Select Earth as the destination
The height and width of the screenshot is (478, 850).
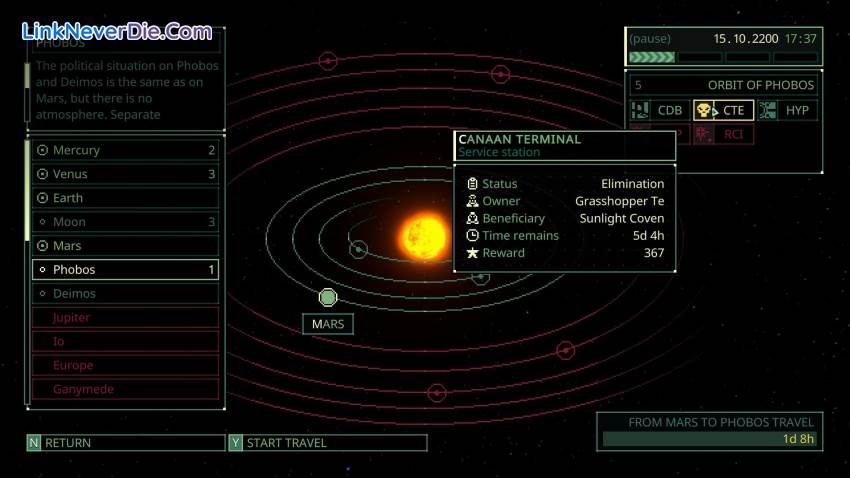pos(125,198)
